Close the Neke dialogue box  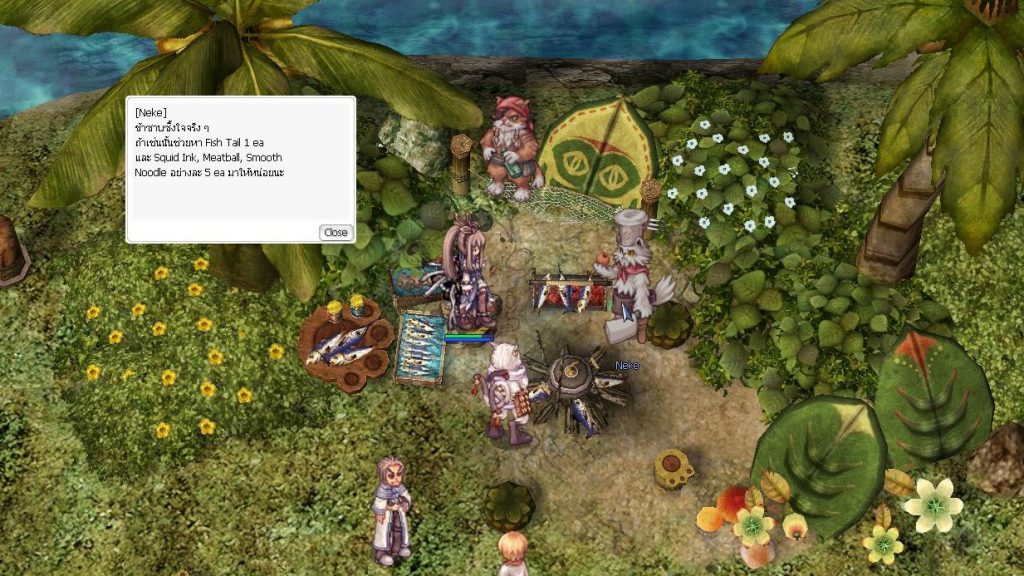pyautogui.click(x=335, y=232)
